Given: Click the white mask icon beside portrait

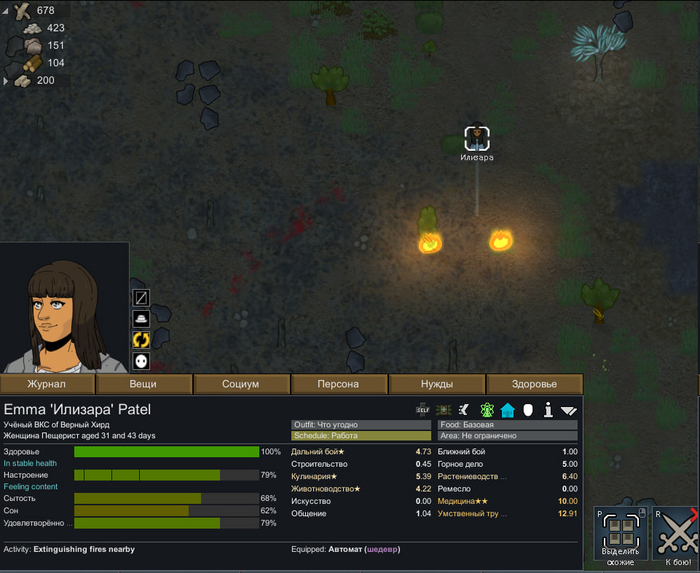Looking at the screenshot, I should click(x=141, y=361).
